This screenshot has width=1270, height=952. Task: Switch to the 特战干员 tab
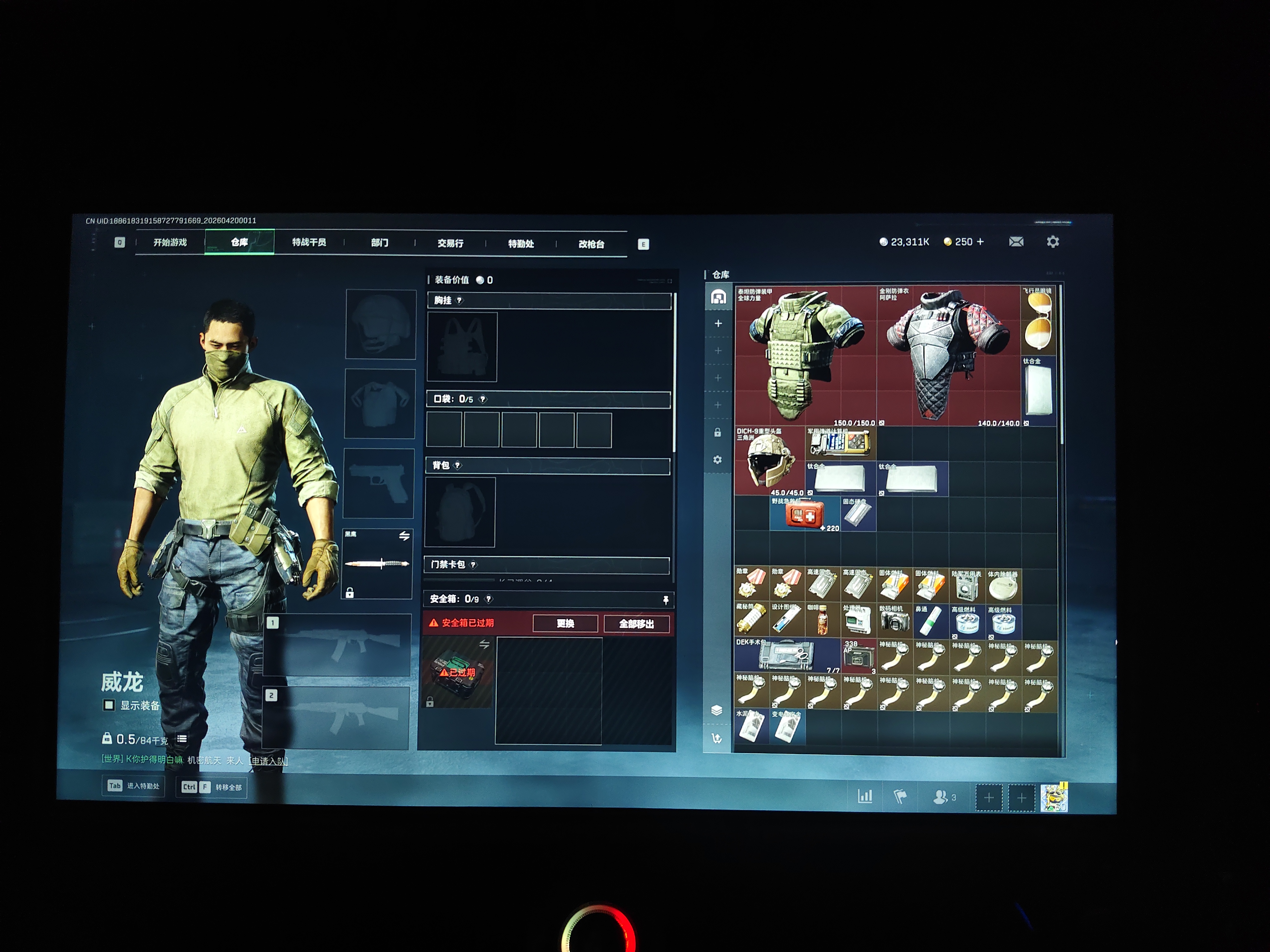309,242
